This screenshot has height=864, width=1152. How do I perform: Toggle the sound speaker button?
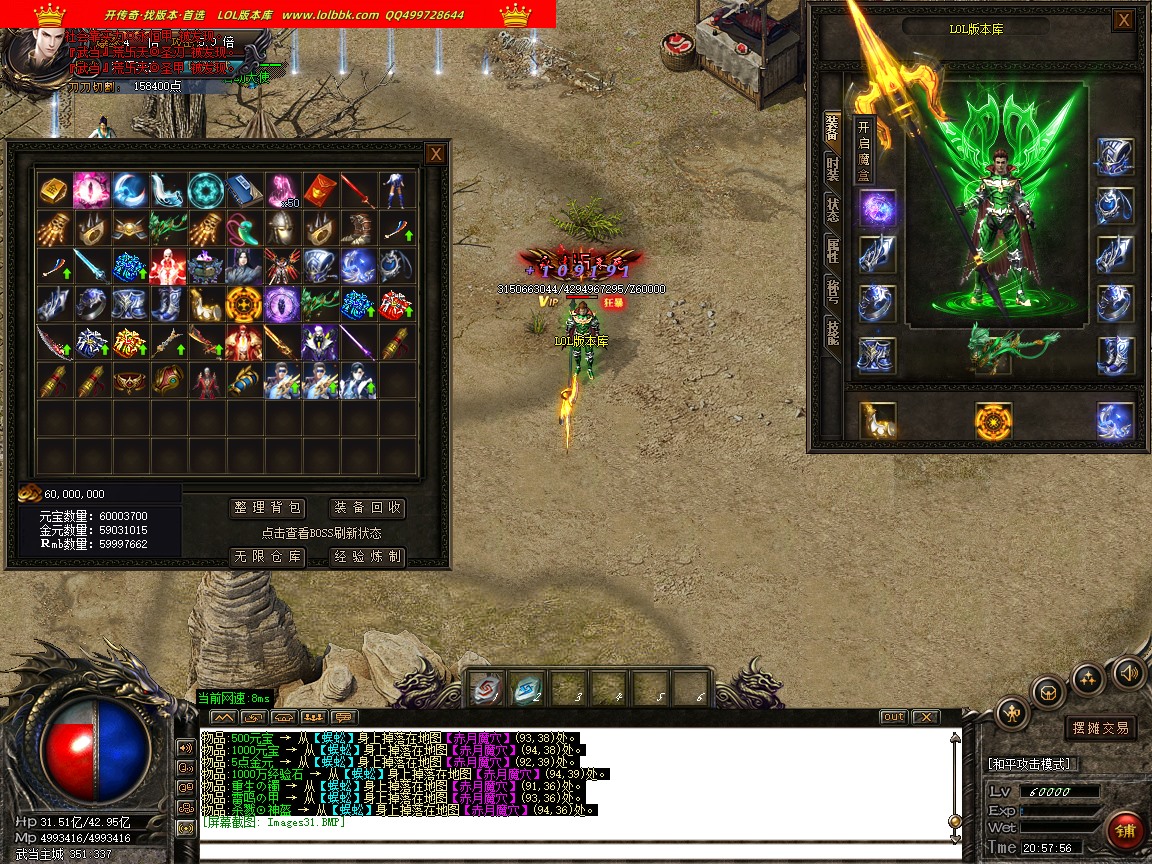1128,673
